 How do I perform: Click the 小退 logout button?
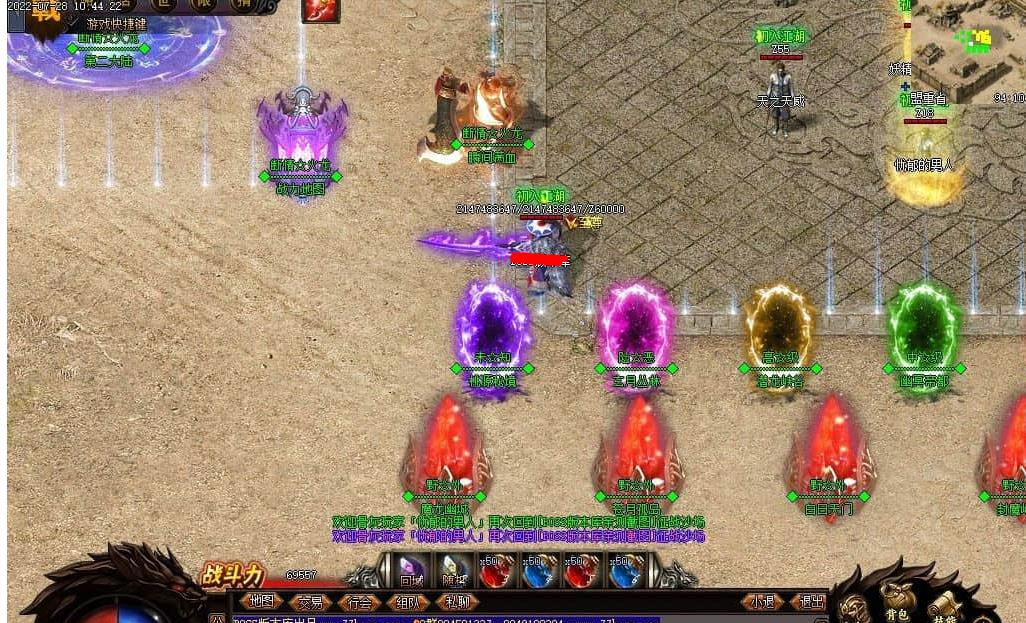click(763, 601)
